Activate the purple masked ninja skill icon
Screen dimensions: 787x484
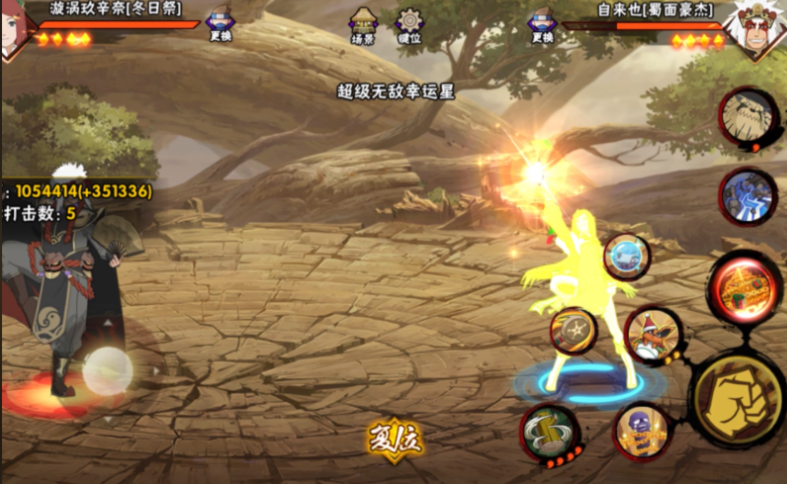click(641, 430)
